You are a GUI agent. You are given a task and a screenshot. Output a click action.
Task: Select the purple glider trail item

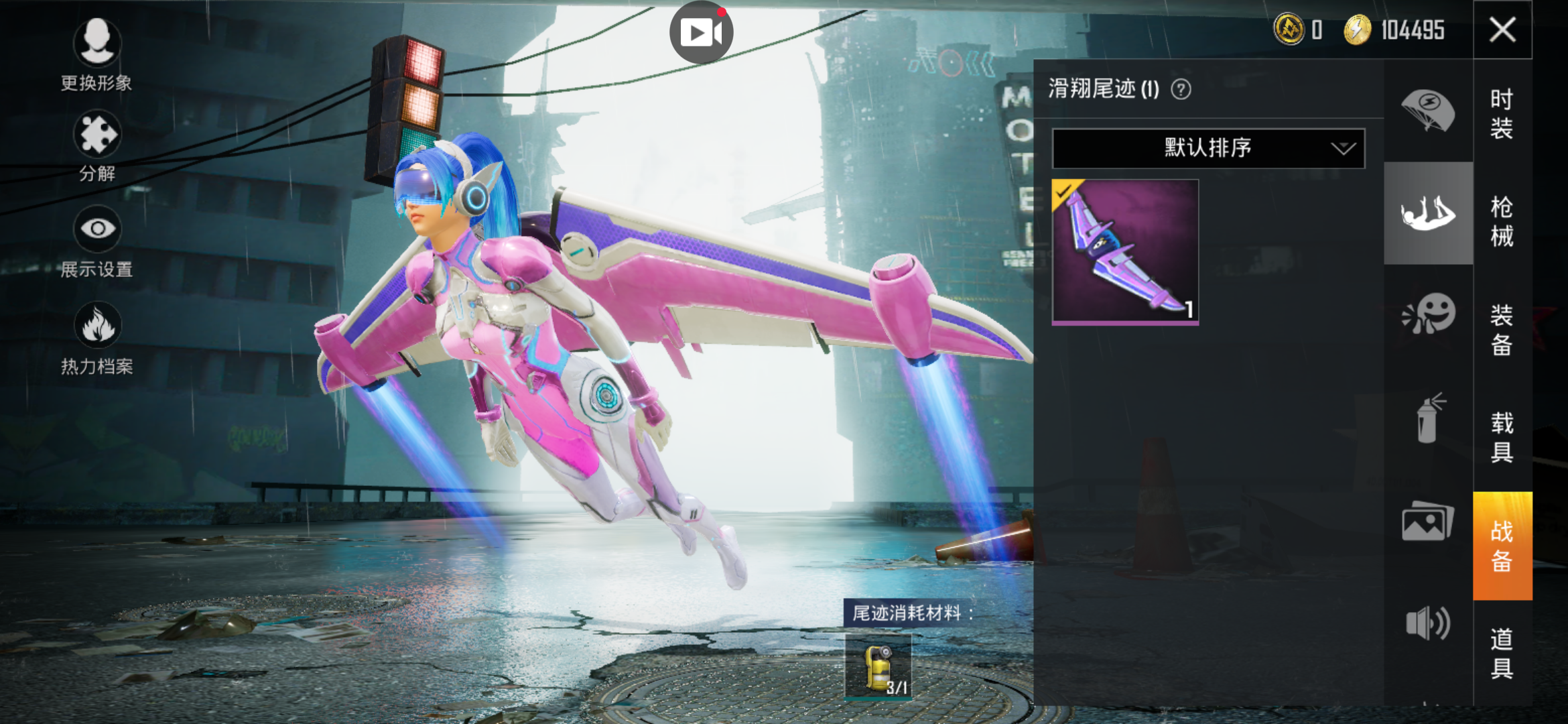(x=1125, y=252)
